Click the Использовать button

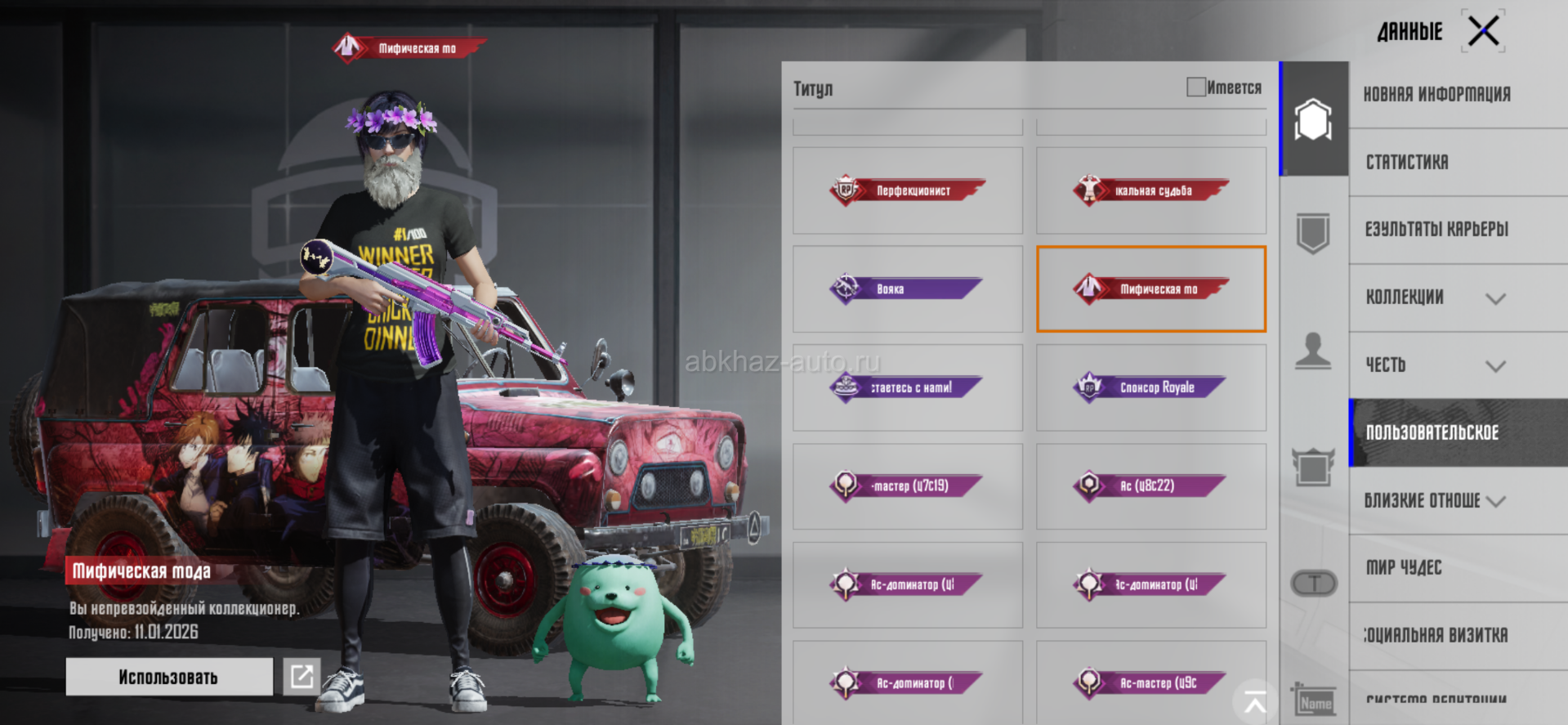169,677
